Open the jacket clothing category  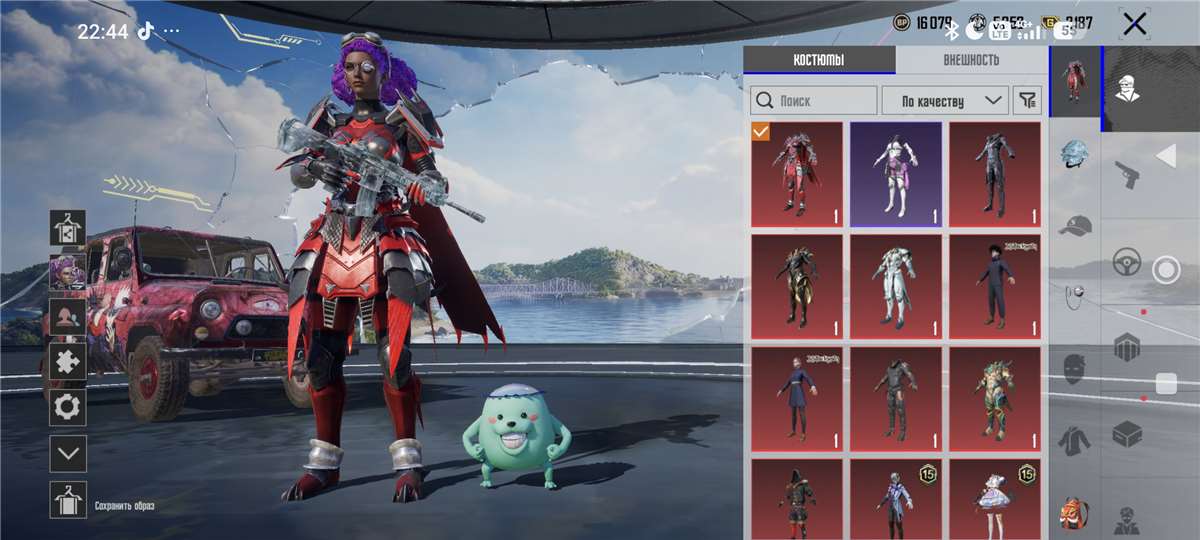[1074, 440]
